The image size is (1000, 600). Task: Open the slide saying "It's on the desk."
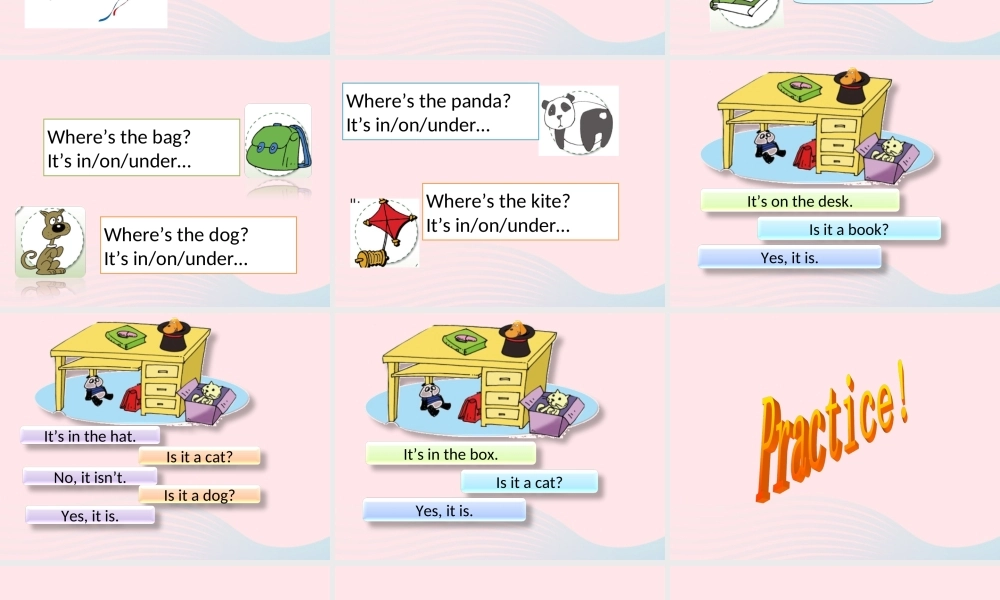(x=833, y=182)
